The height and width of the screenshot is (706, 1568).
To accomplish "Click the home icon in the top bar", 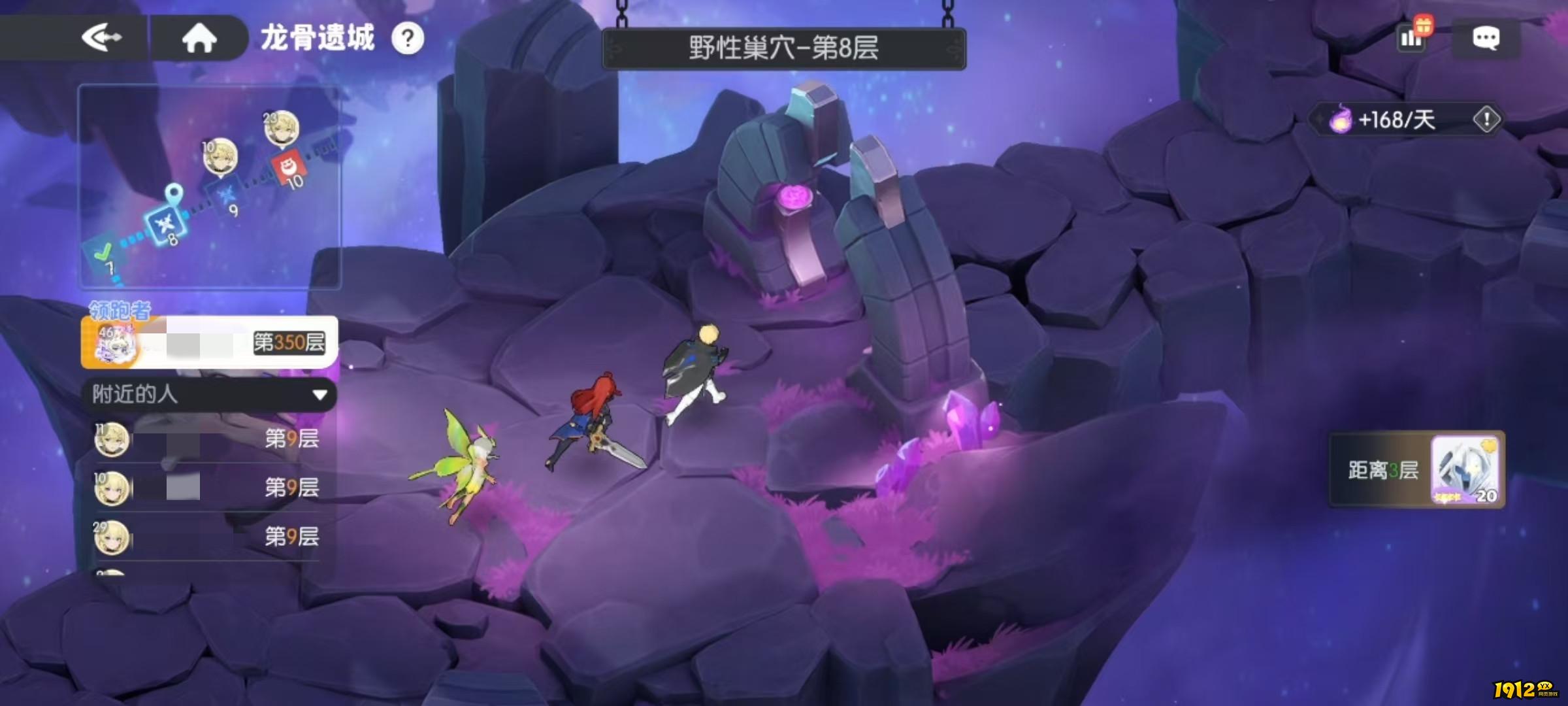I will (x=199, y=37).
